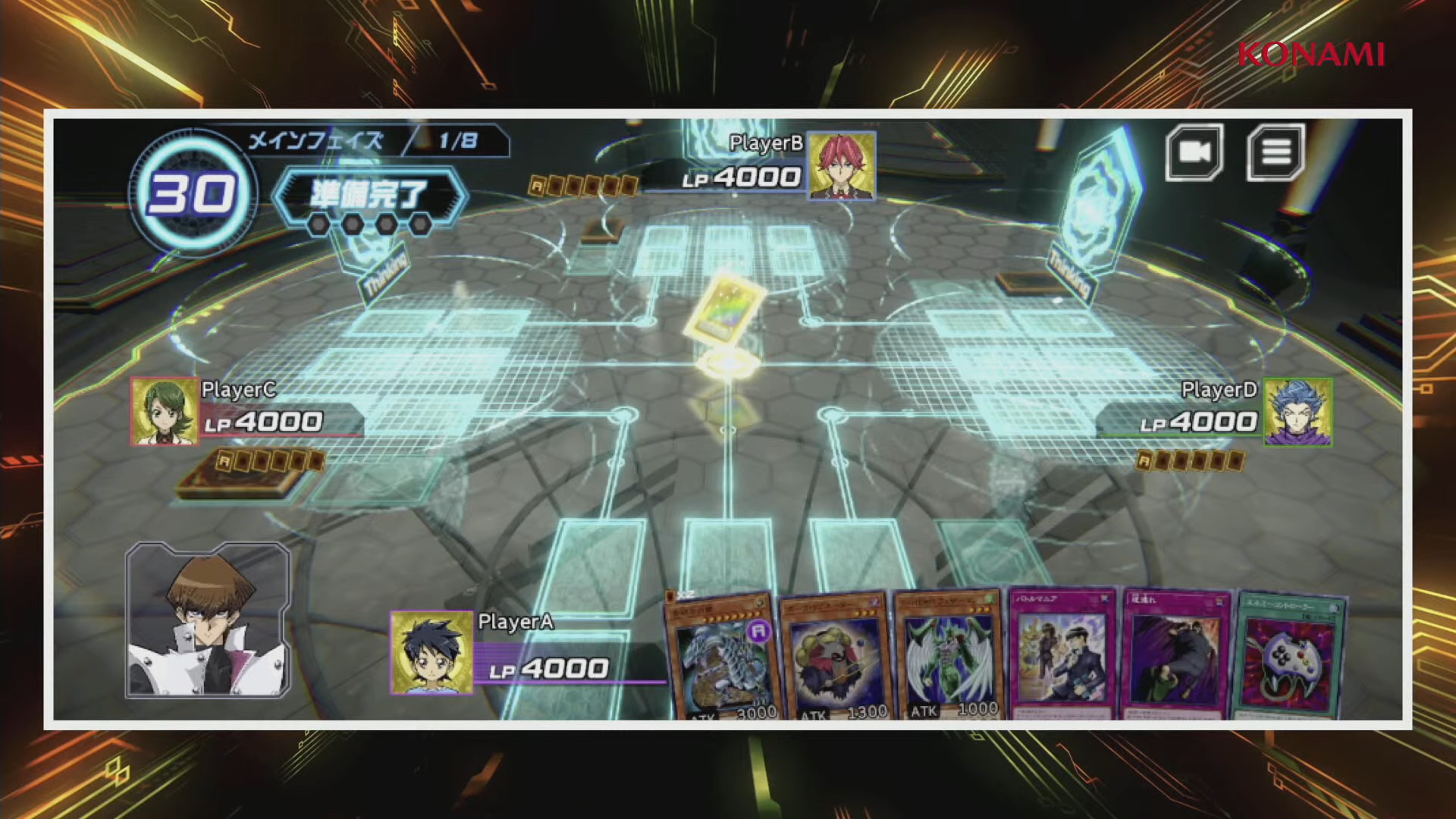View PlayerC's avatar
Image resolution: width=1456 pixels, height=819 pixels.
[165, 412]
